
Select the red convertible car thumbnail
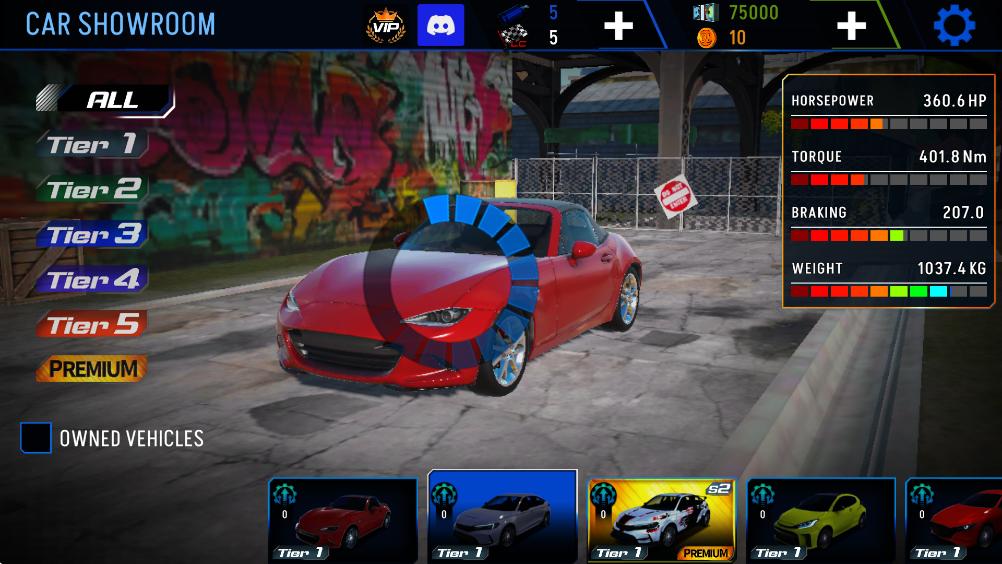click(343, 520)
